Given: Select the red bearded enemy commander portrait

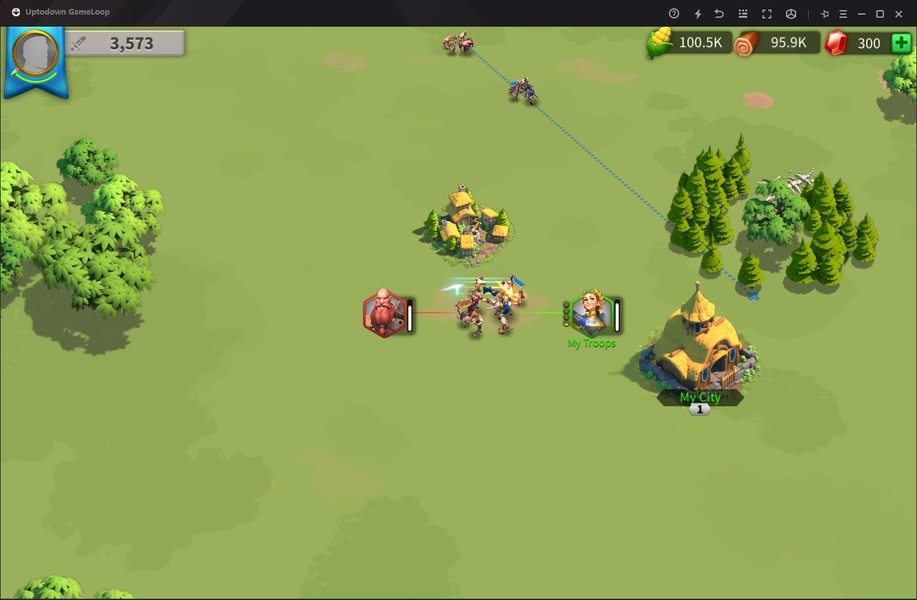Looking at the screenshot, I should 383,313.
